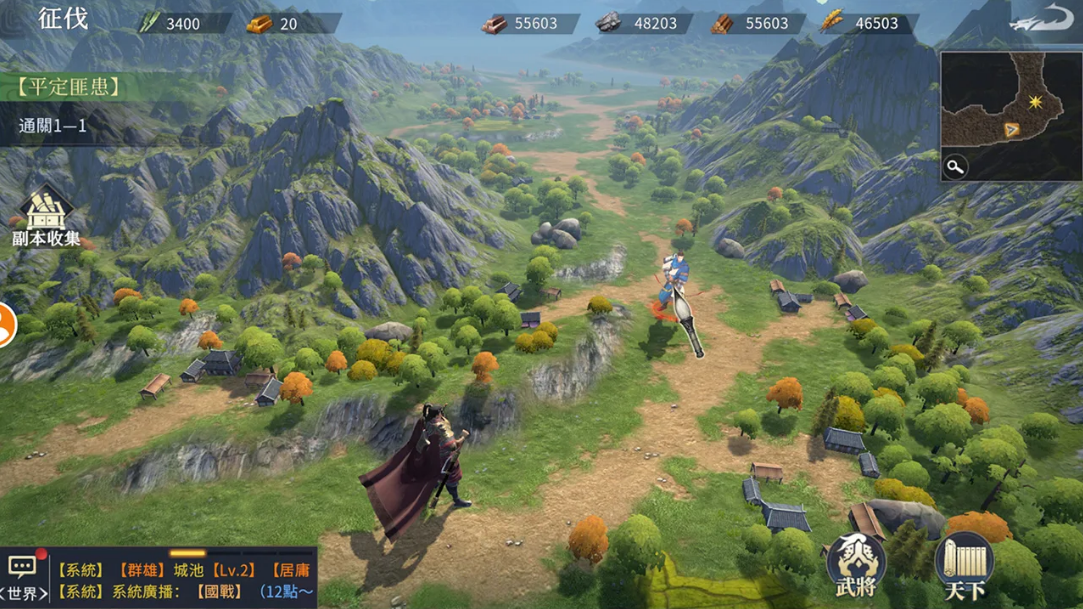Click the minimap magnifier button

(955, 167)
